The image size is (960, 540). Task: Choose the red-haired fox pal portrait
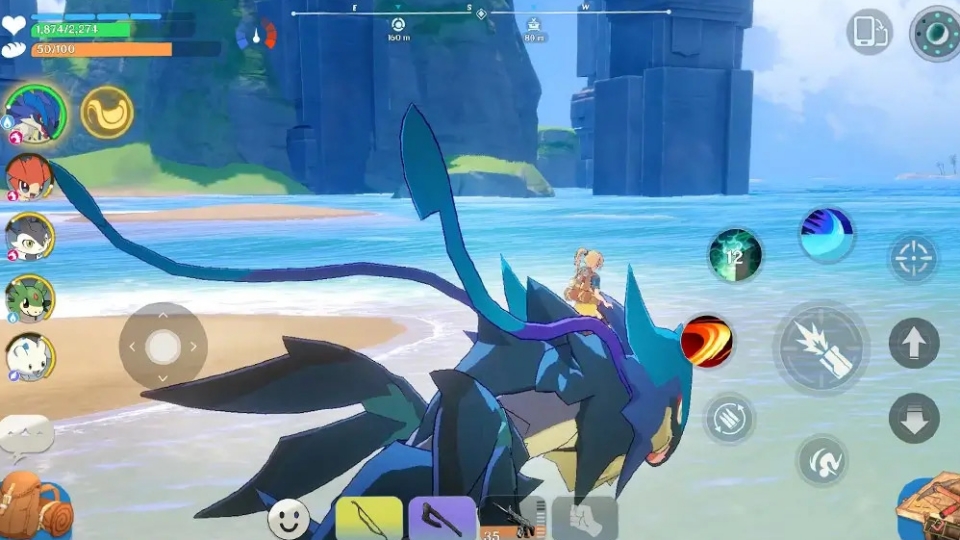click(30, 176)
